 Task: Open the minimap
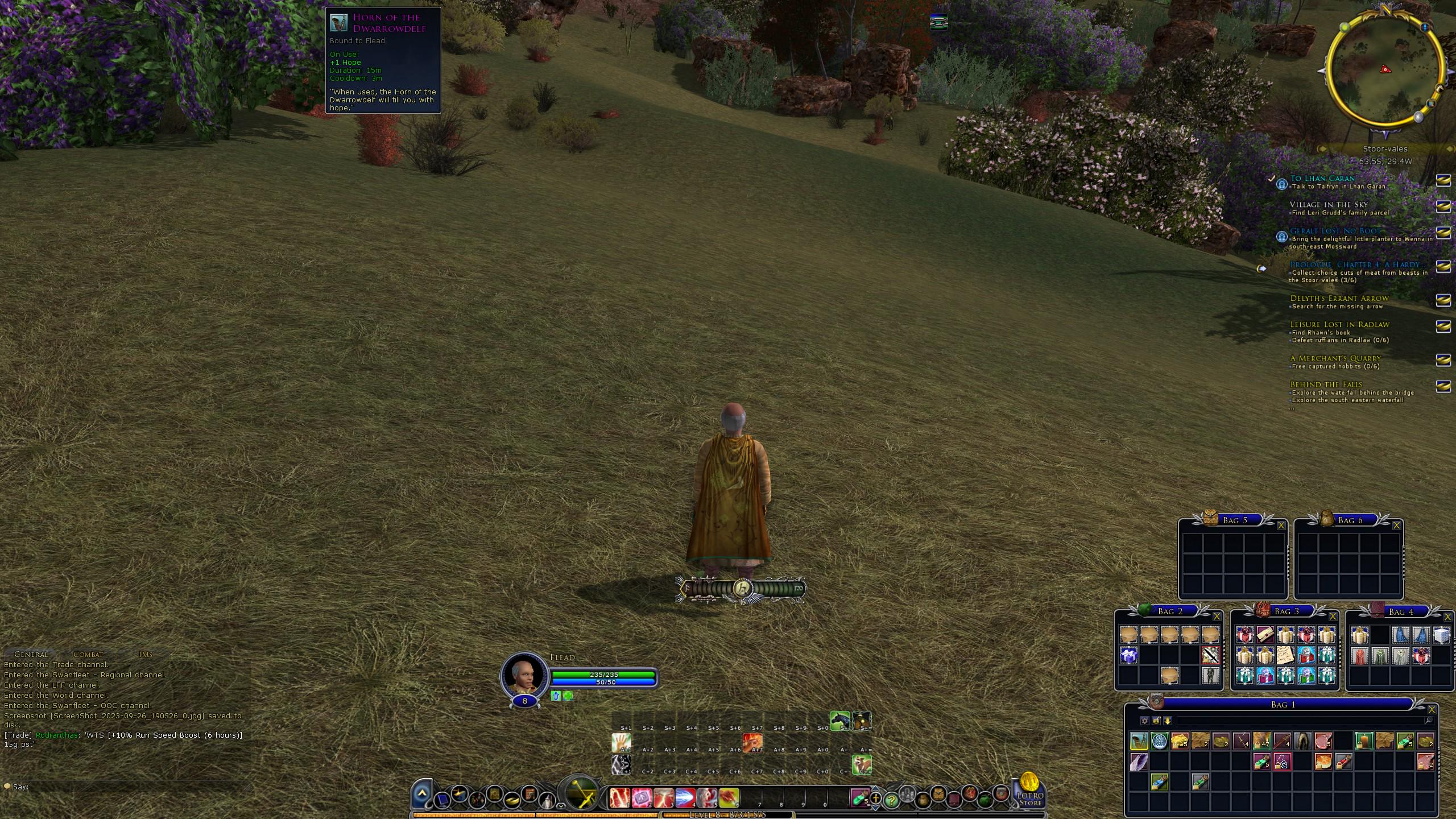[x=1385, y=71]
